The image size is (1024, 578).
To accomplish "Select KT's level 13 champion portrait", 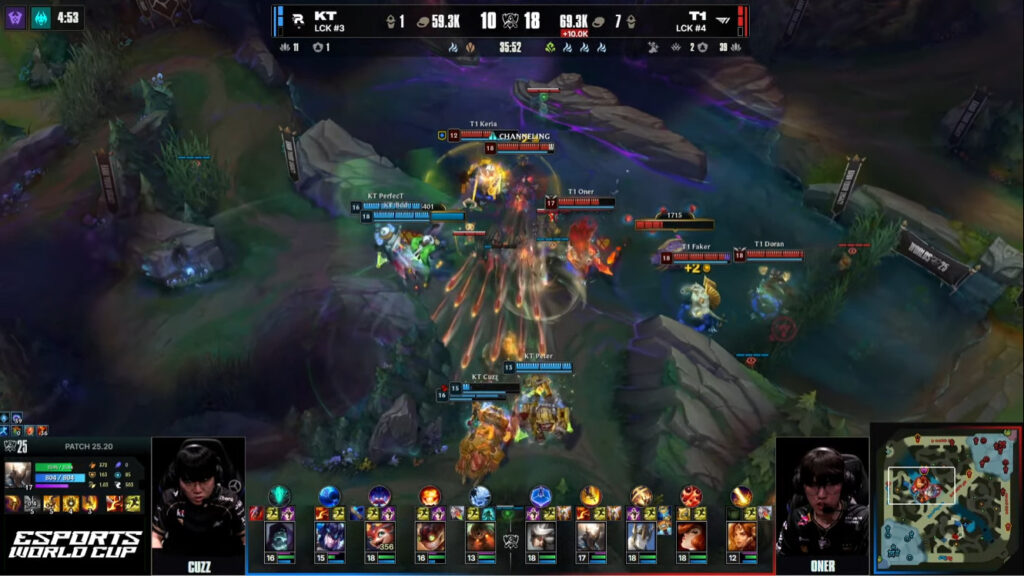I will (x=480, y=538).
